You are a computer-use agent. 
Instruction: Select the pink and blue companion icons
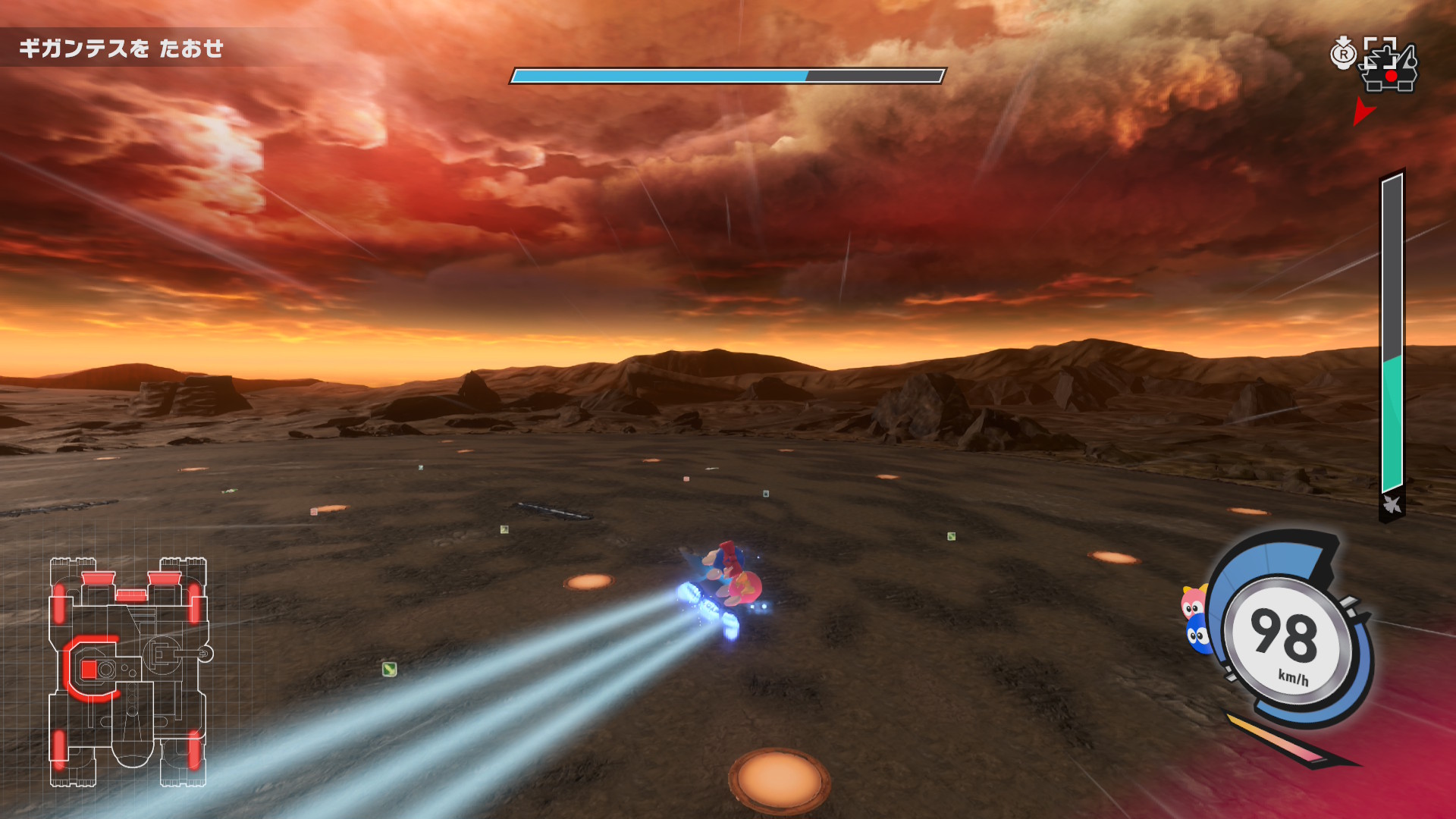click(x=1196, y=620)
